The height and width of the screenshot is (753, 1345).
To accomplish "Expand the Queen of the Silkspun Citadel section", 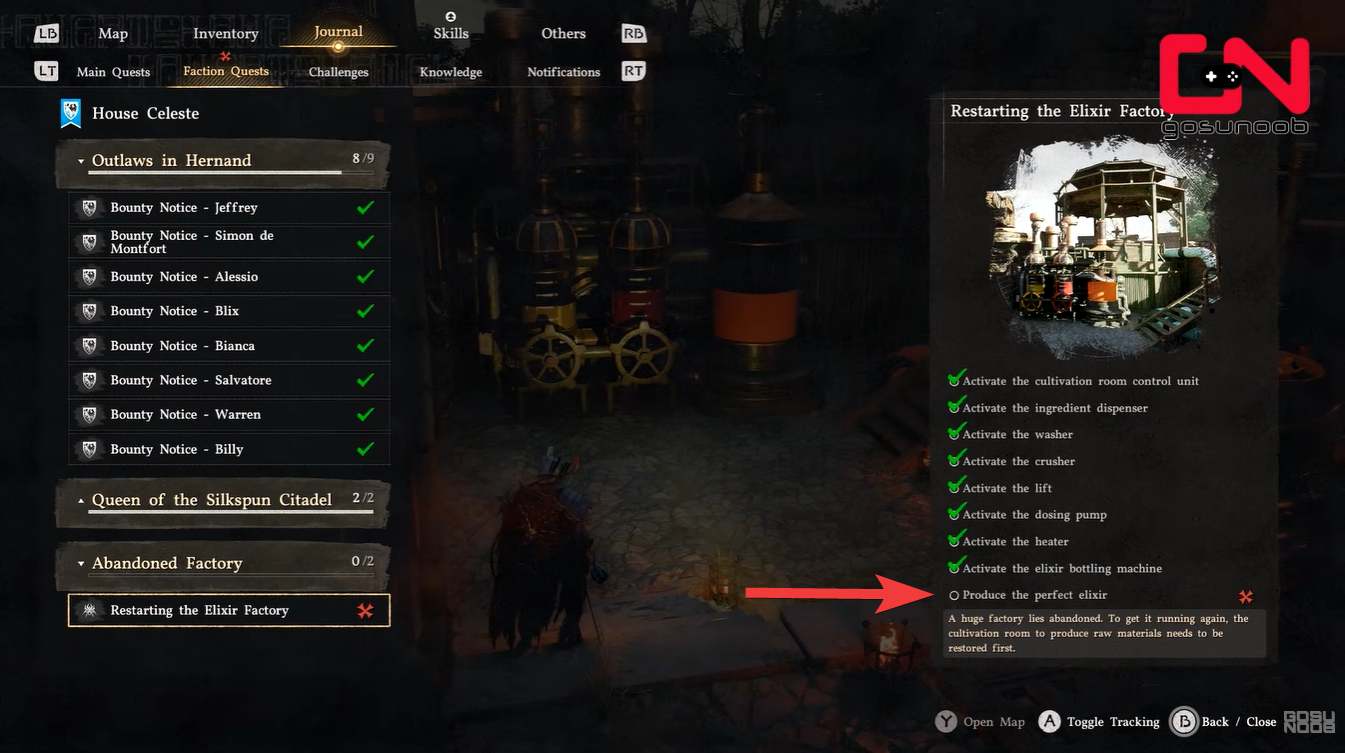I will pyautogui.click(x=83, y=499).
